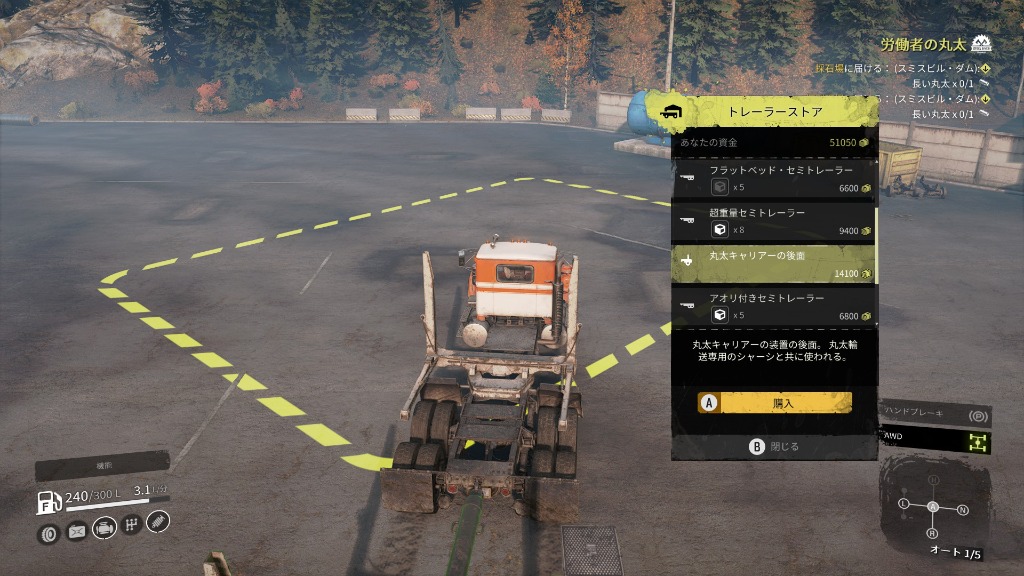
Task: Choose the 超重量セミトレーラー trailer entry
Action: [773, 221]
